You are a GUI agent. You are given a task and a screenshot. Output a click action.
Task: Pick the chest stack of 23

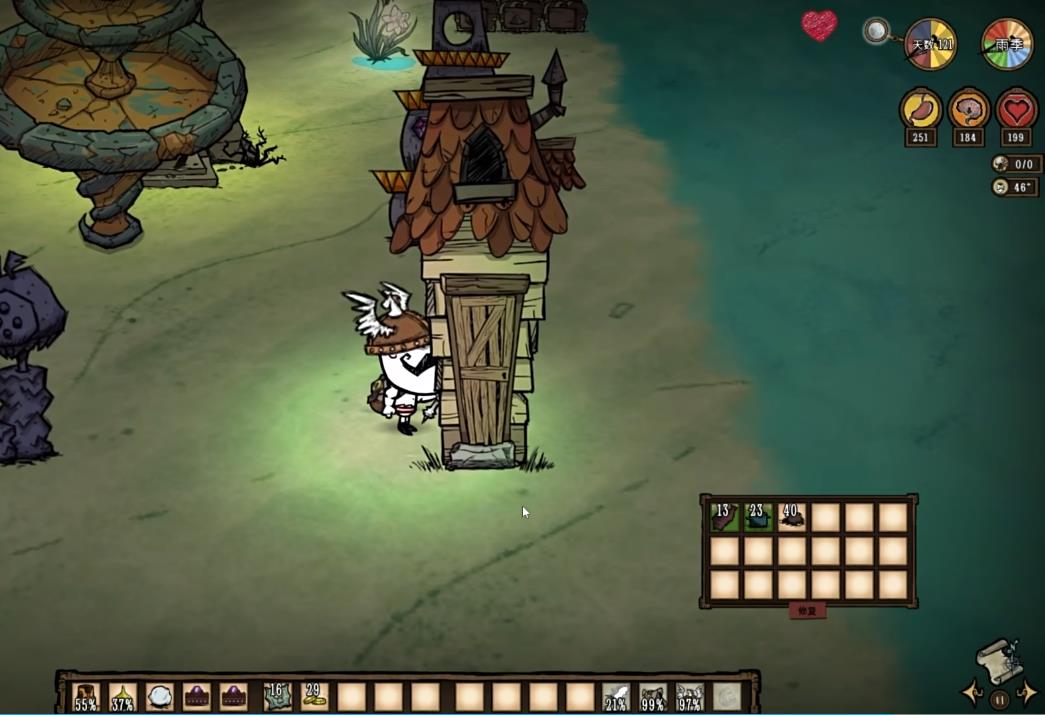point(758,517)
